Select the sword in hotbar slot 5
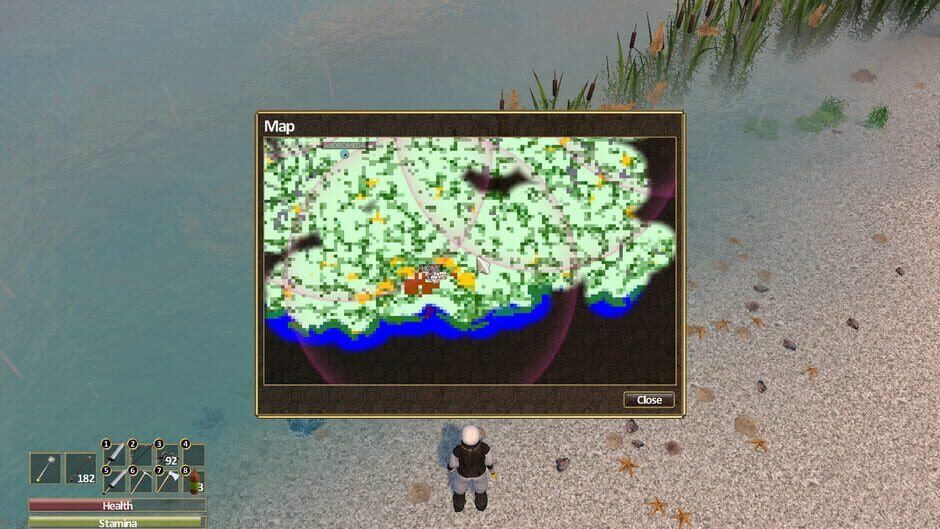Viewport: 940px width, 529px height. (x=116, y=481)
